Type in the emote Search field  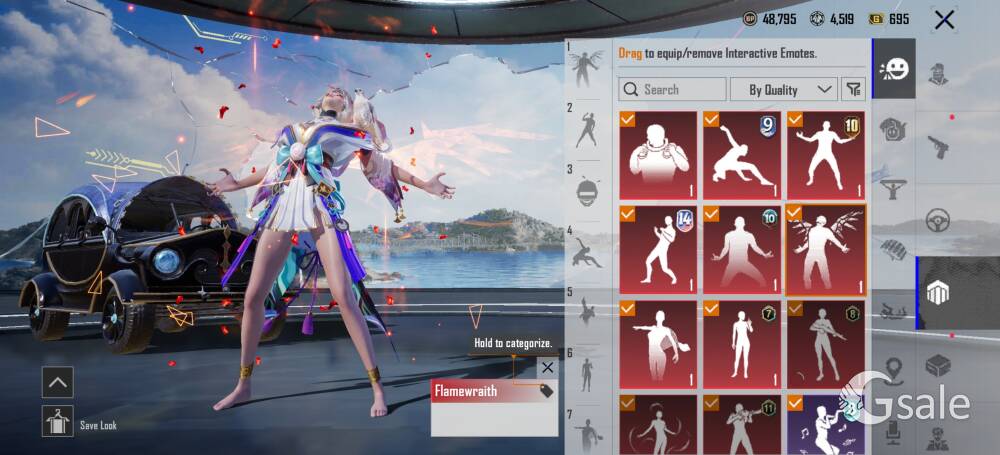pos(672,90)
